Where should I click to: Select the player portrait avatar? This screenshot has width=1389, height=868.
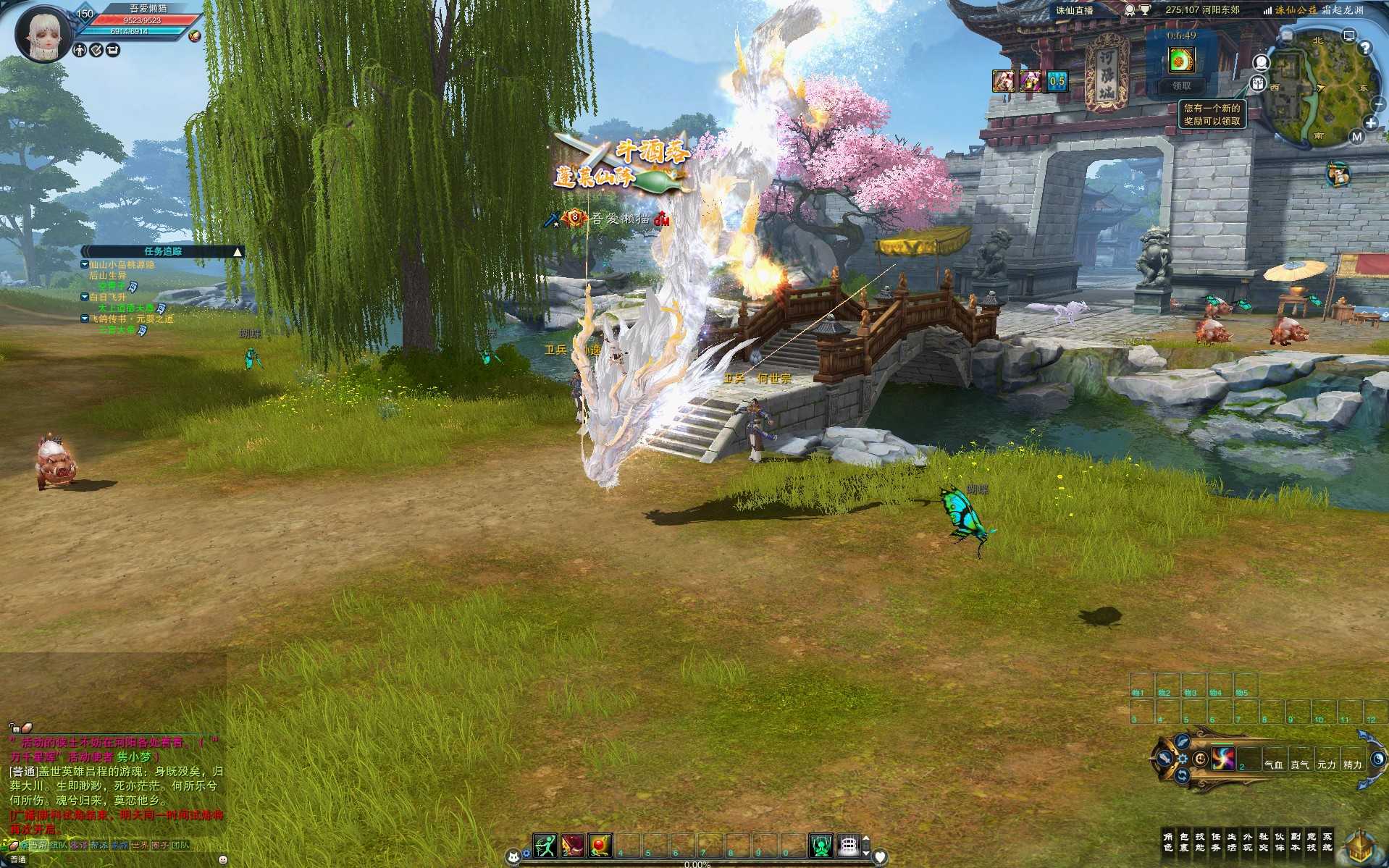pyautogui.click(x=42, y=33)
